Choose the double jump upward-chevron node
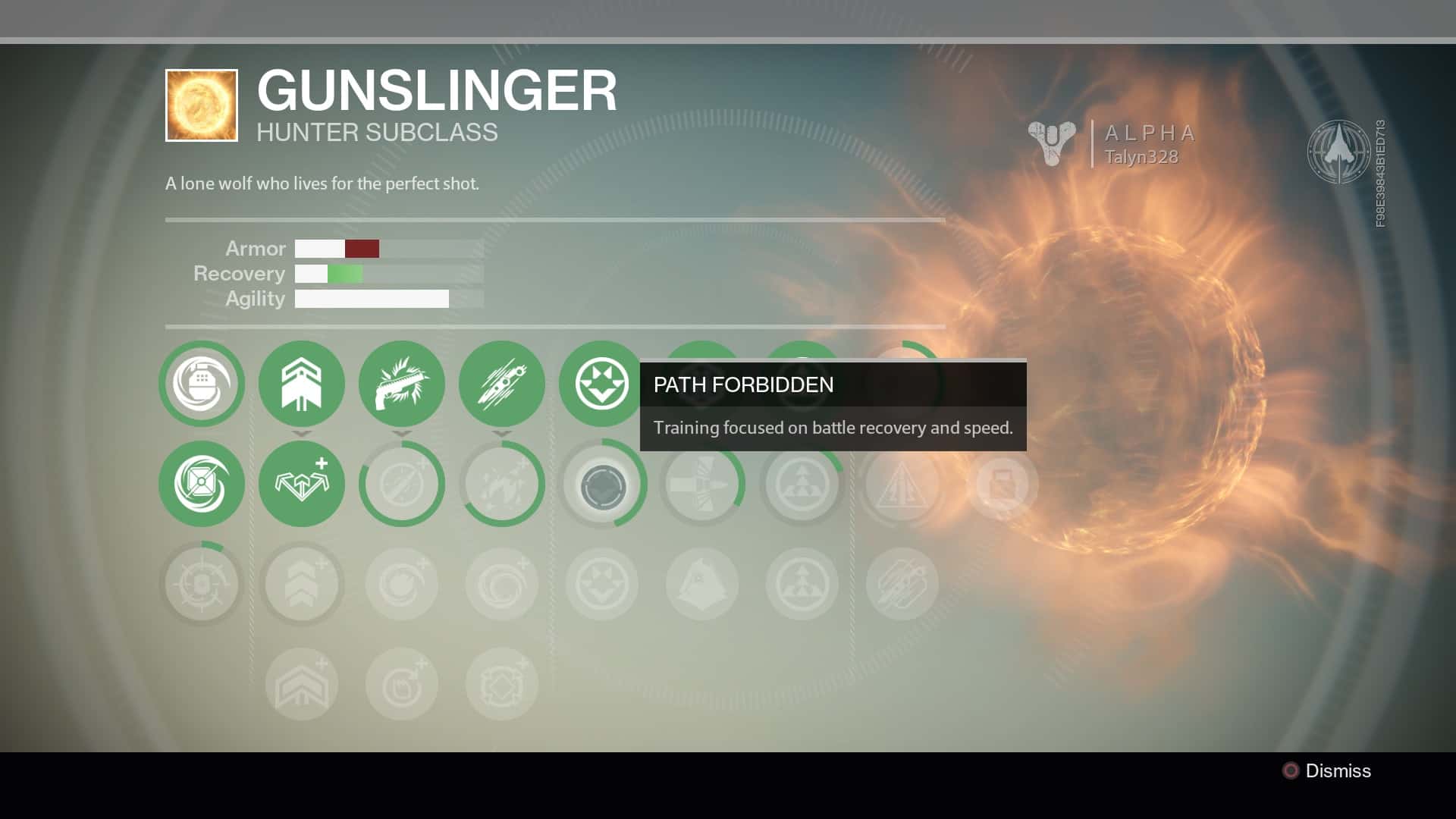Image resolution: width=1456 pixels, height=819 pixels. [x=302, y=384]
